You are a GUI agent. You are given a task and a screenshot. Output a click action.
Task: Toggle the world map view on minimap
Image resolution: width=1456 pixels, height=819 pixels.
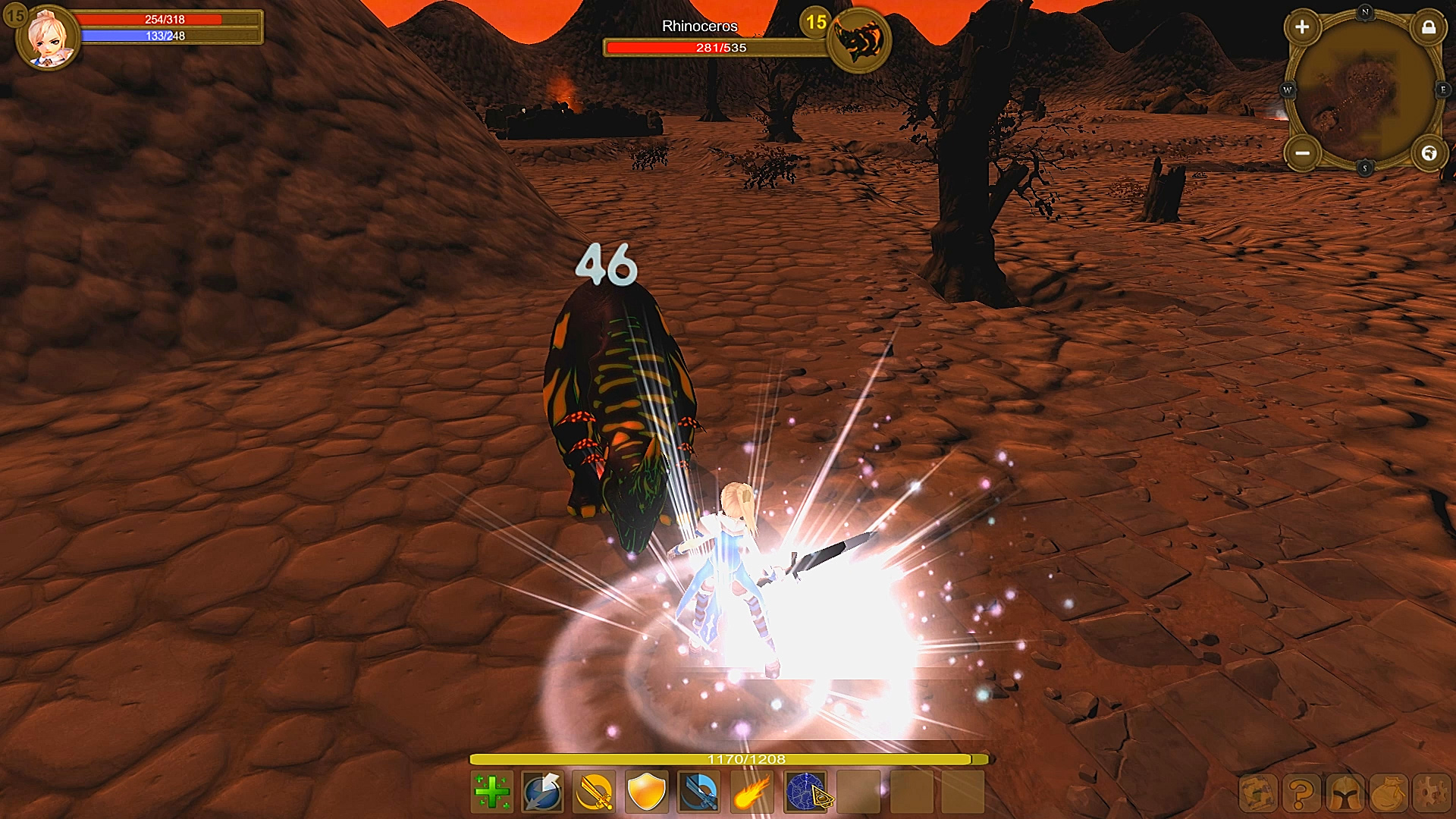[x=1429, y=152]
